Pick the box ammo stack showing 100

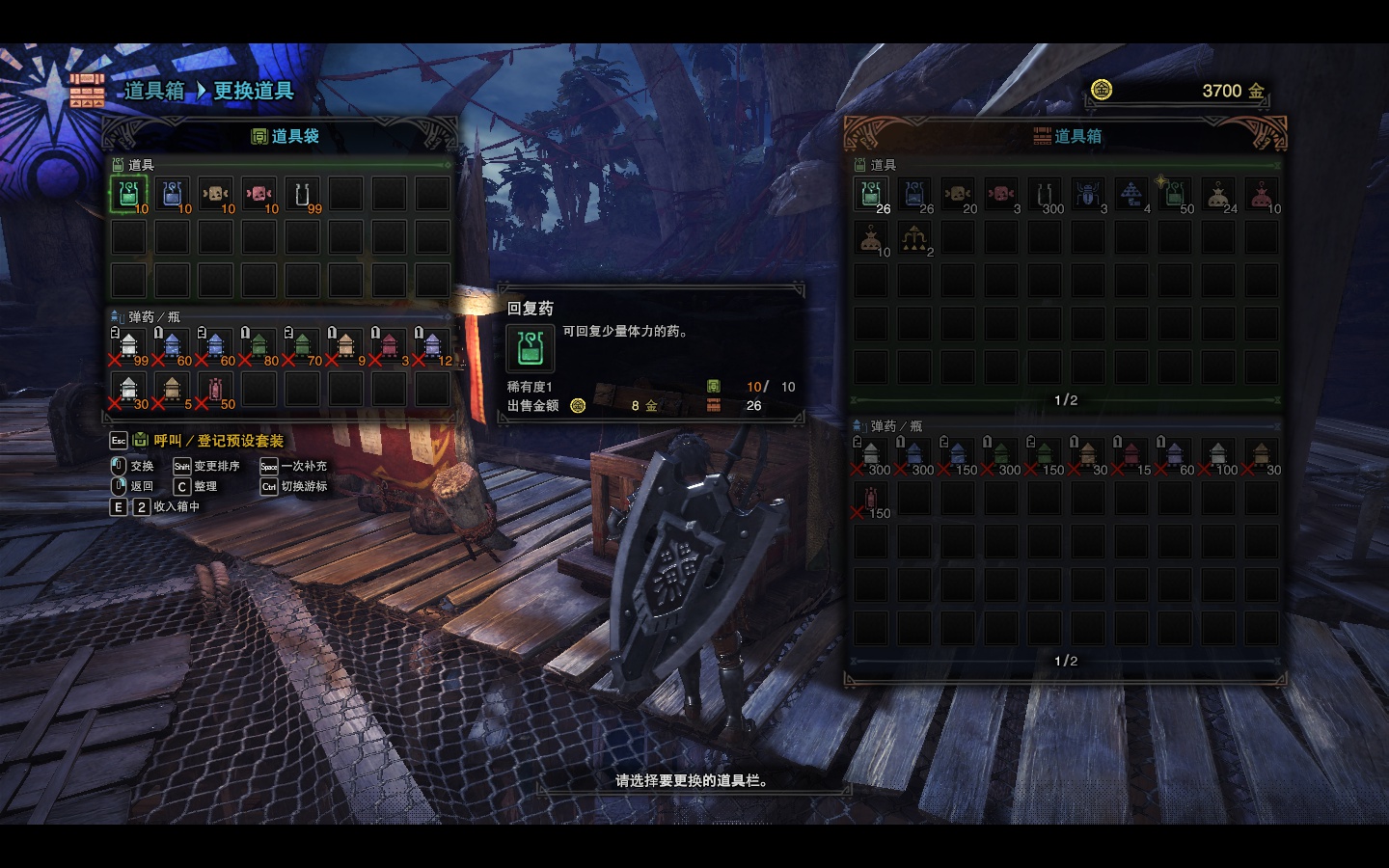pyautogui.click(x=1217, y=455)
